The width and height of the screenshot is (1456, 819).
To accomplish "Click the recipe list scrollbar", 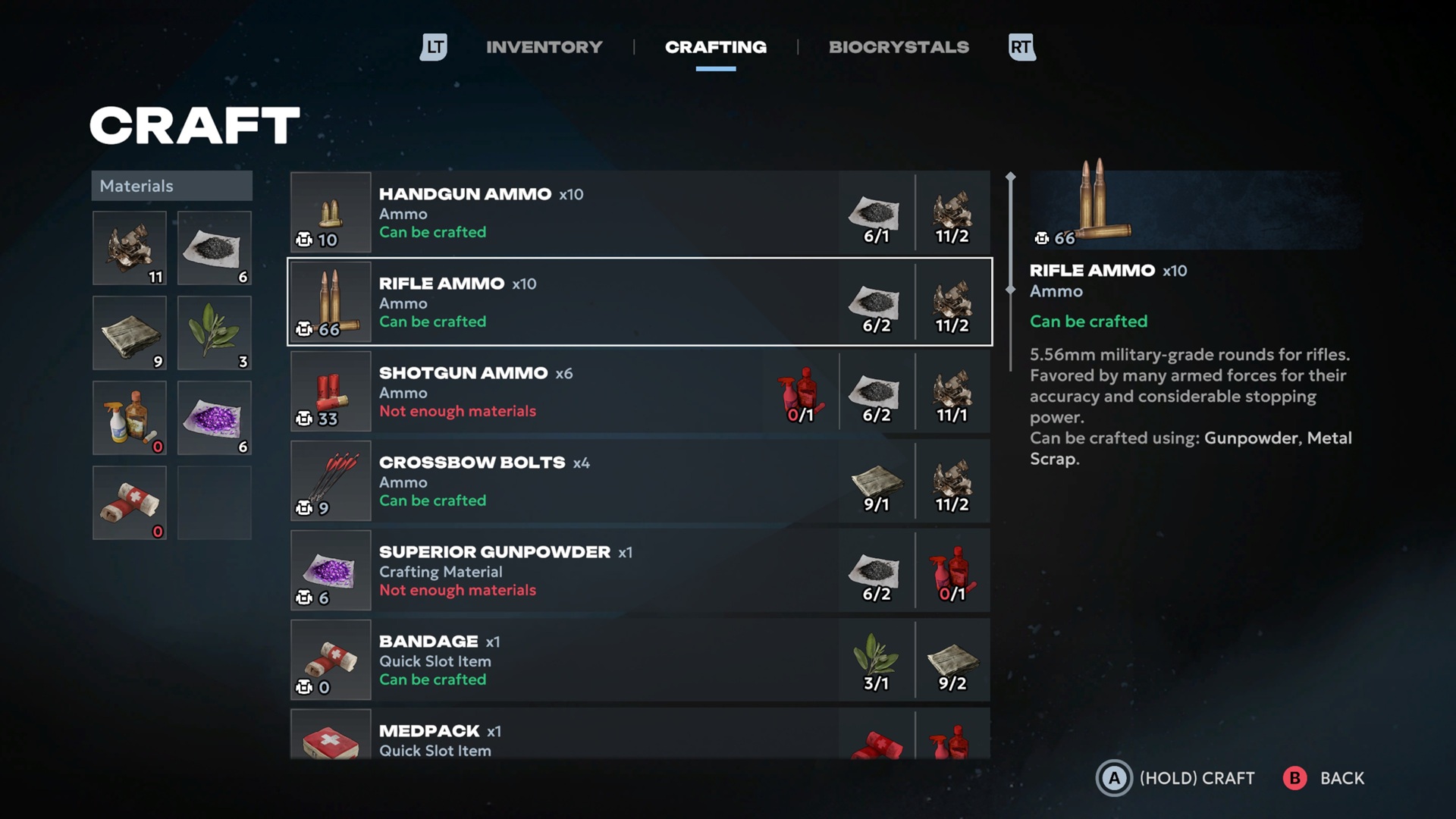I will tap(1010, 234).
